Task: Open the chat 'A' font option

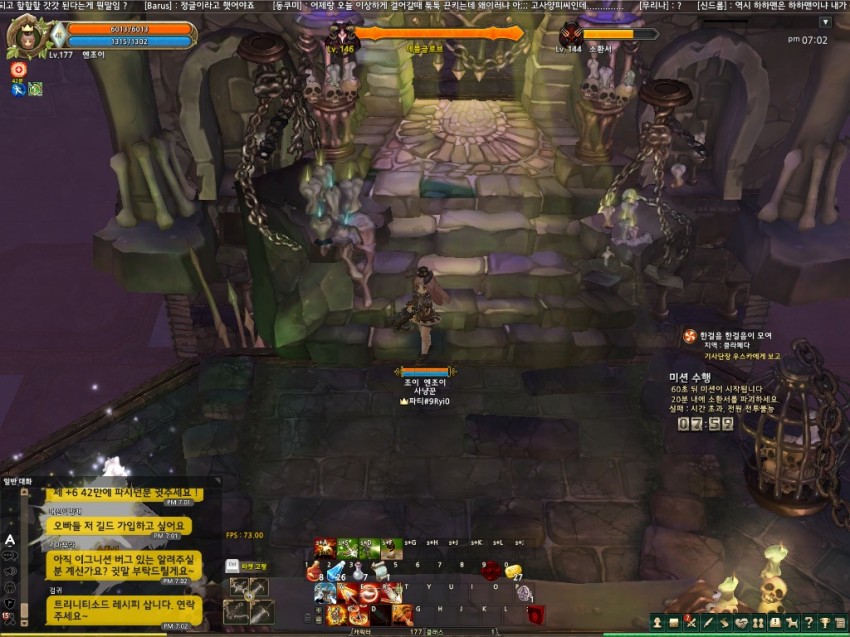Action: 10,539
